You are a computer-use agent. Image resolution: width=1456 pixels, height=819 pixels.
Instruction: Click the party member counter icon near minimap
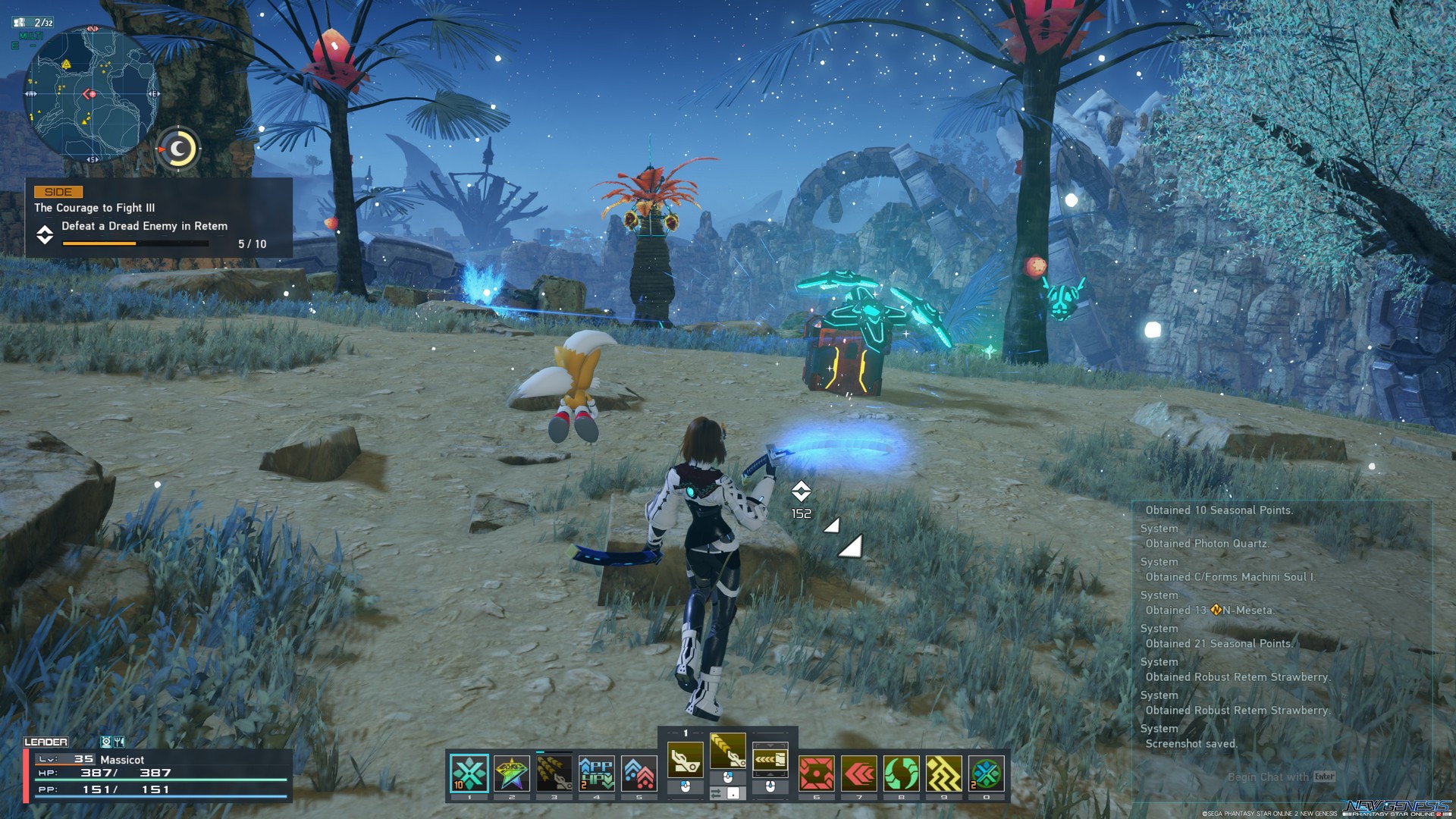click(x=19, y=22)
